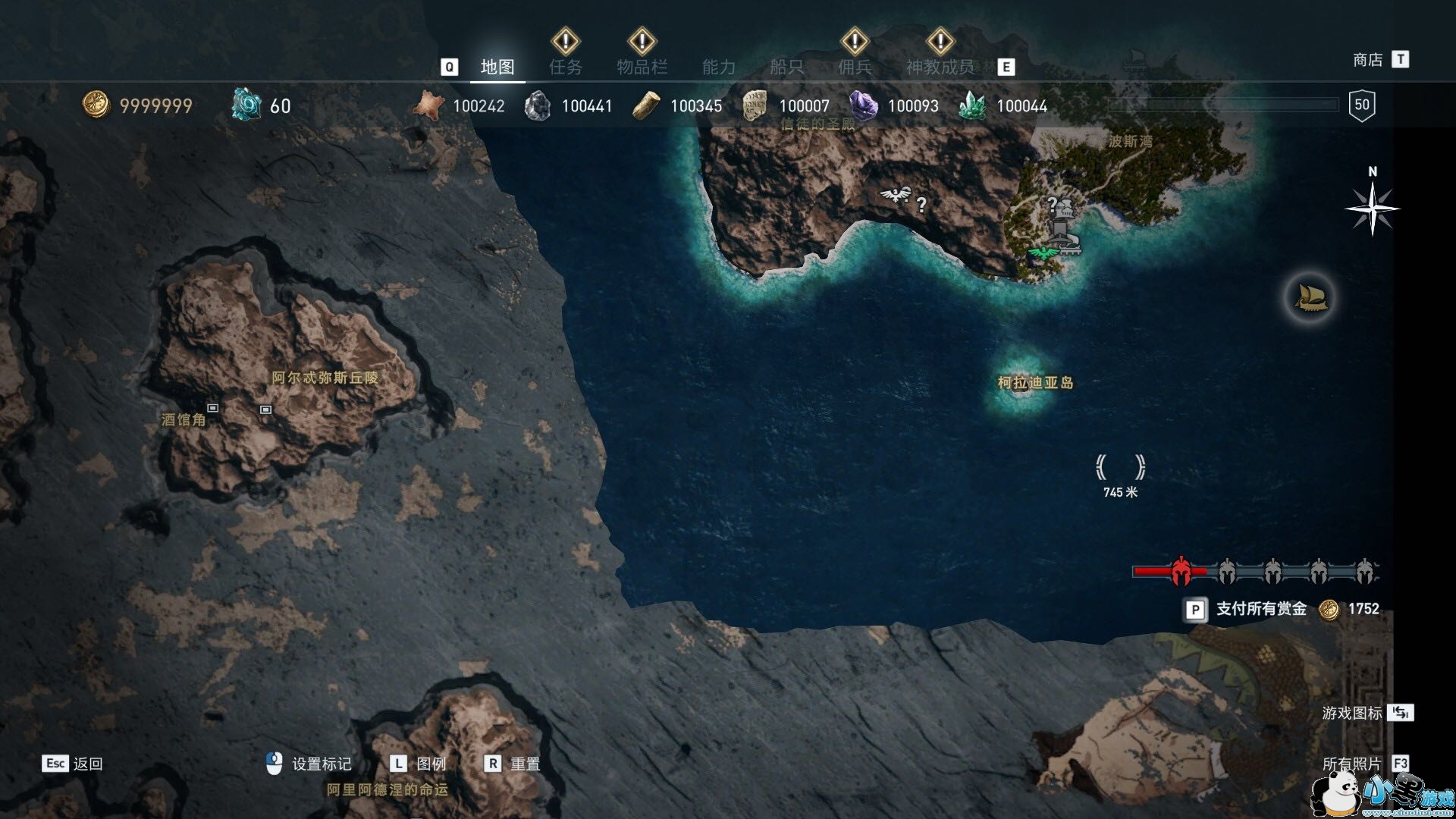Select the ship marker on the map
This screenshot has width=1456, height=819.
[x=1310, y=297]
